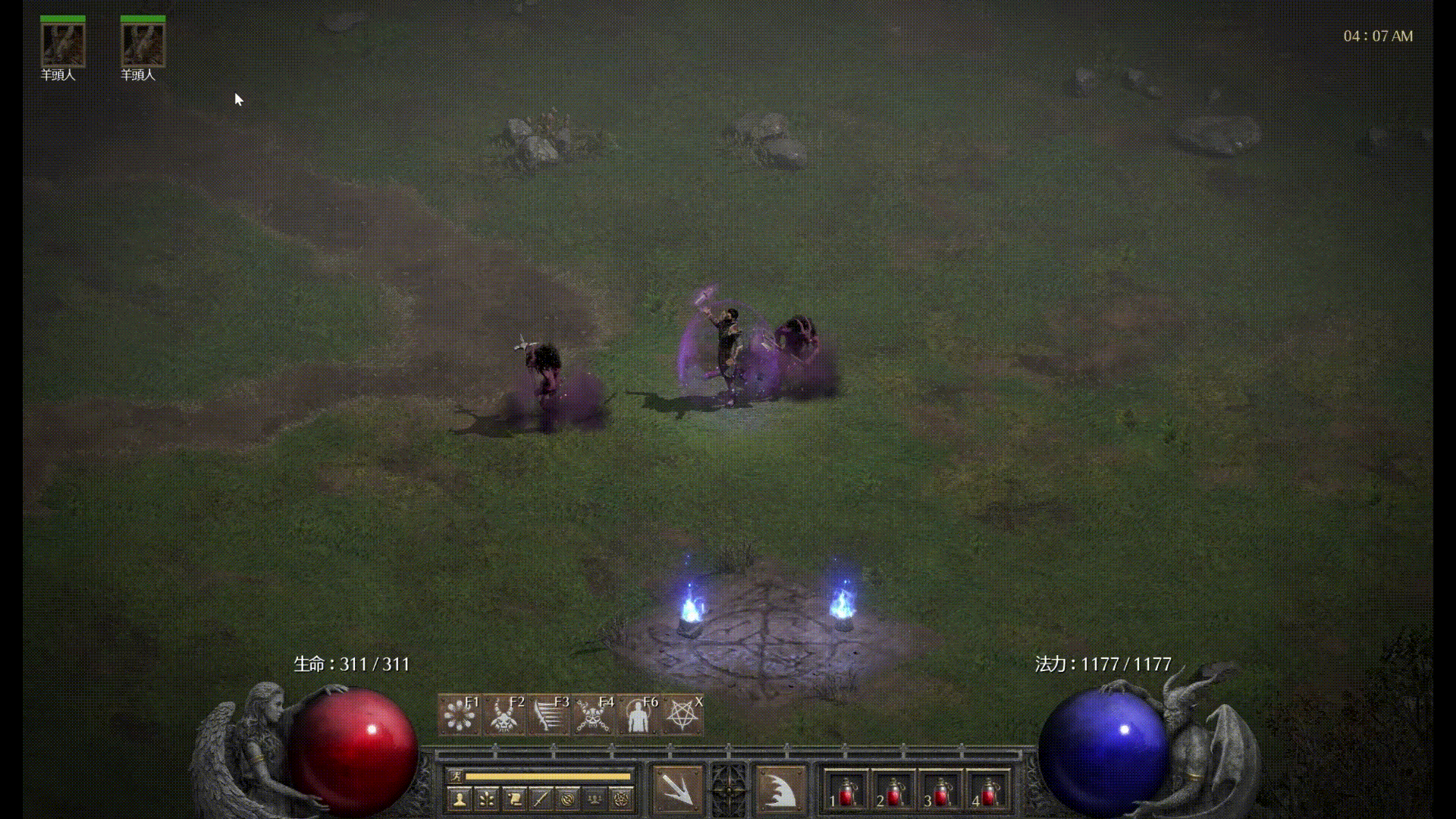The image size is (1456, 819).
Task: Open inventory with the sword button
Action: pos(541,799)
